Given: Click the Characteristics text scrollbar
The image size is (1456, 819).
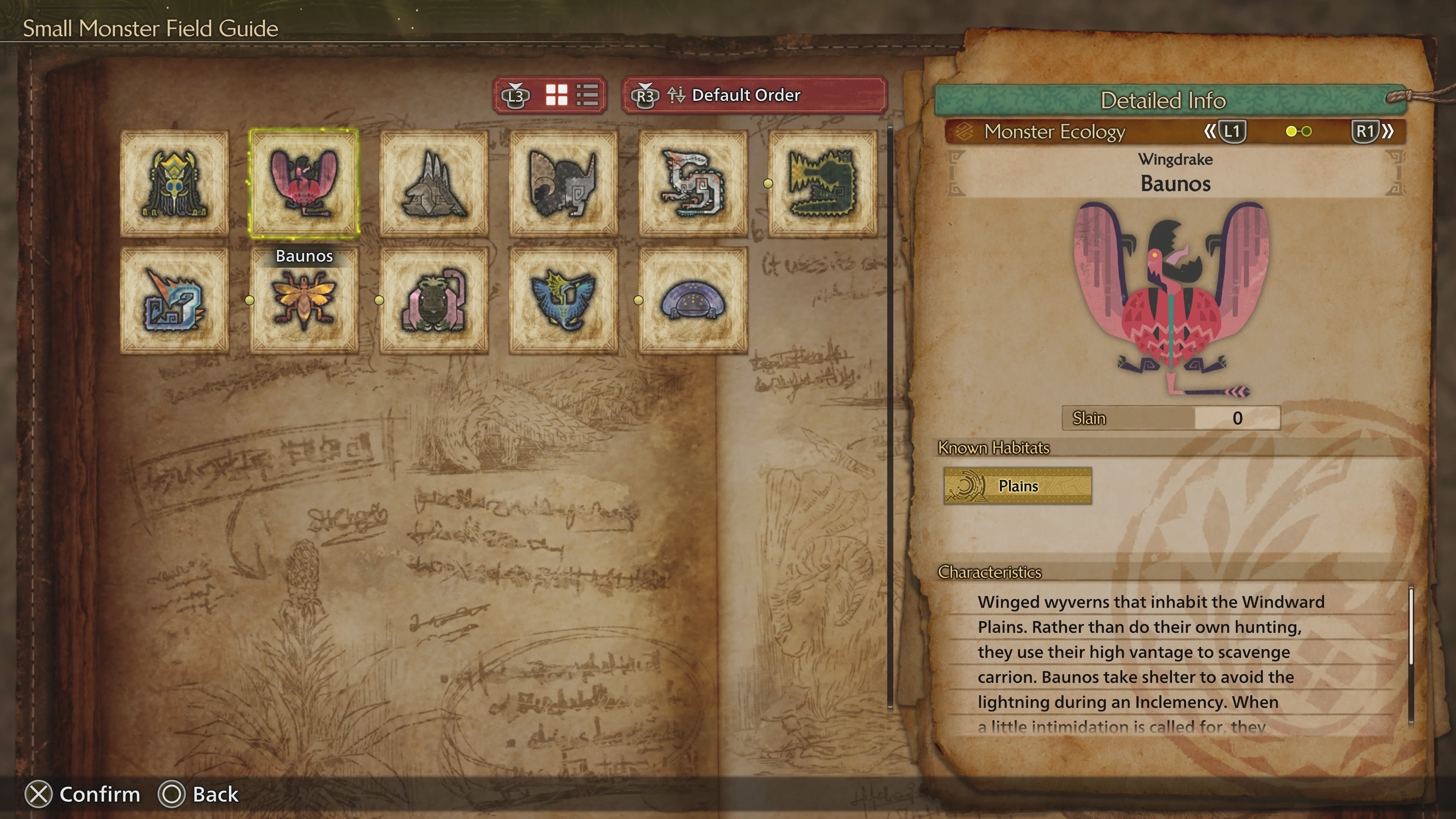Looking at the screenshot, I should 1411,628.
